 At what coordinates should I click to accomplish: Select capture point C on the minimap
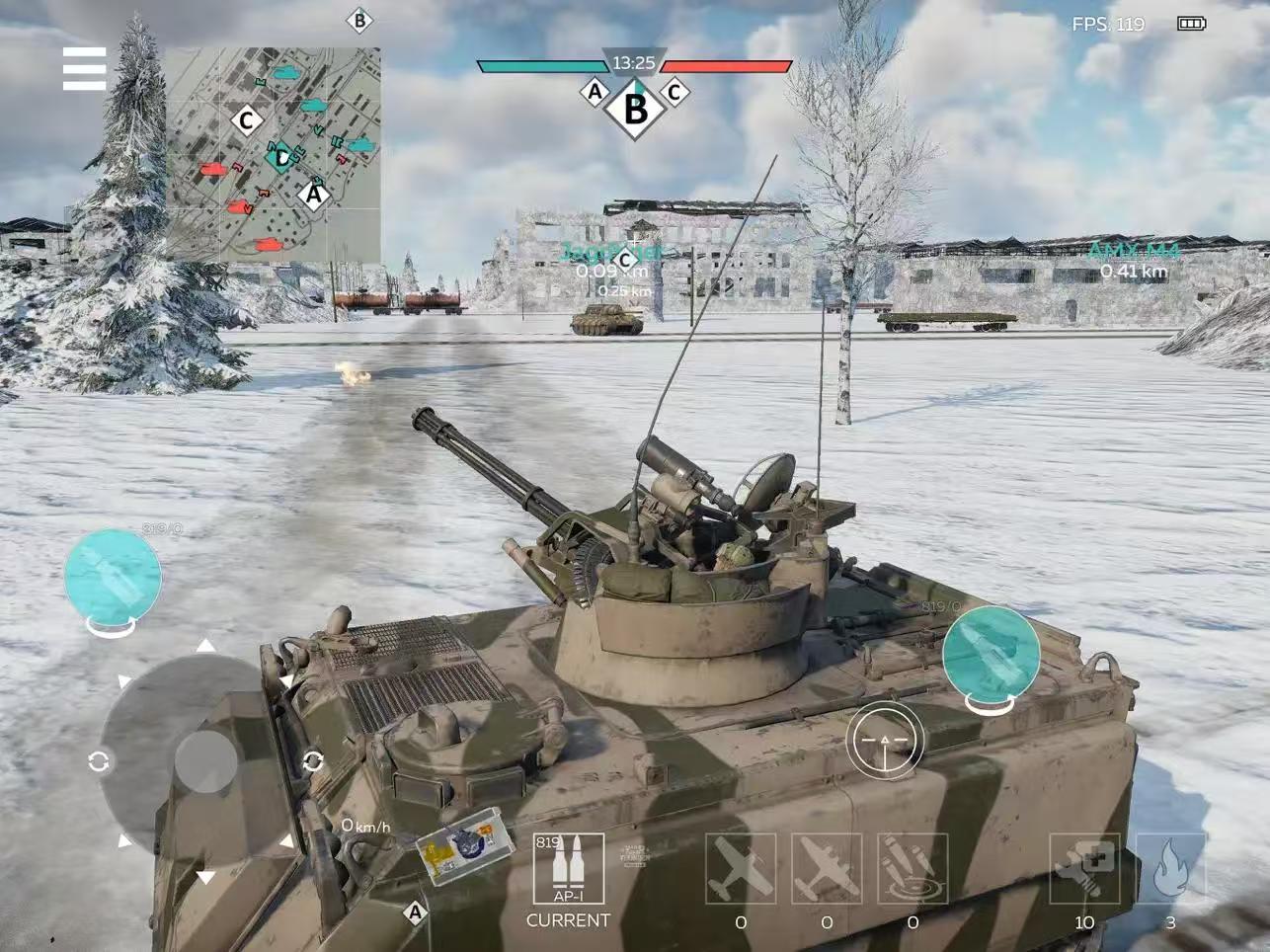245,119
